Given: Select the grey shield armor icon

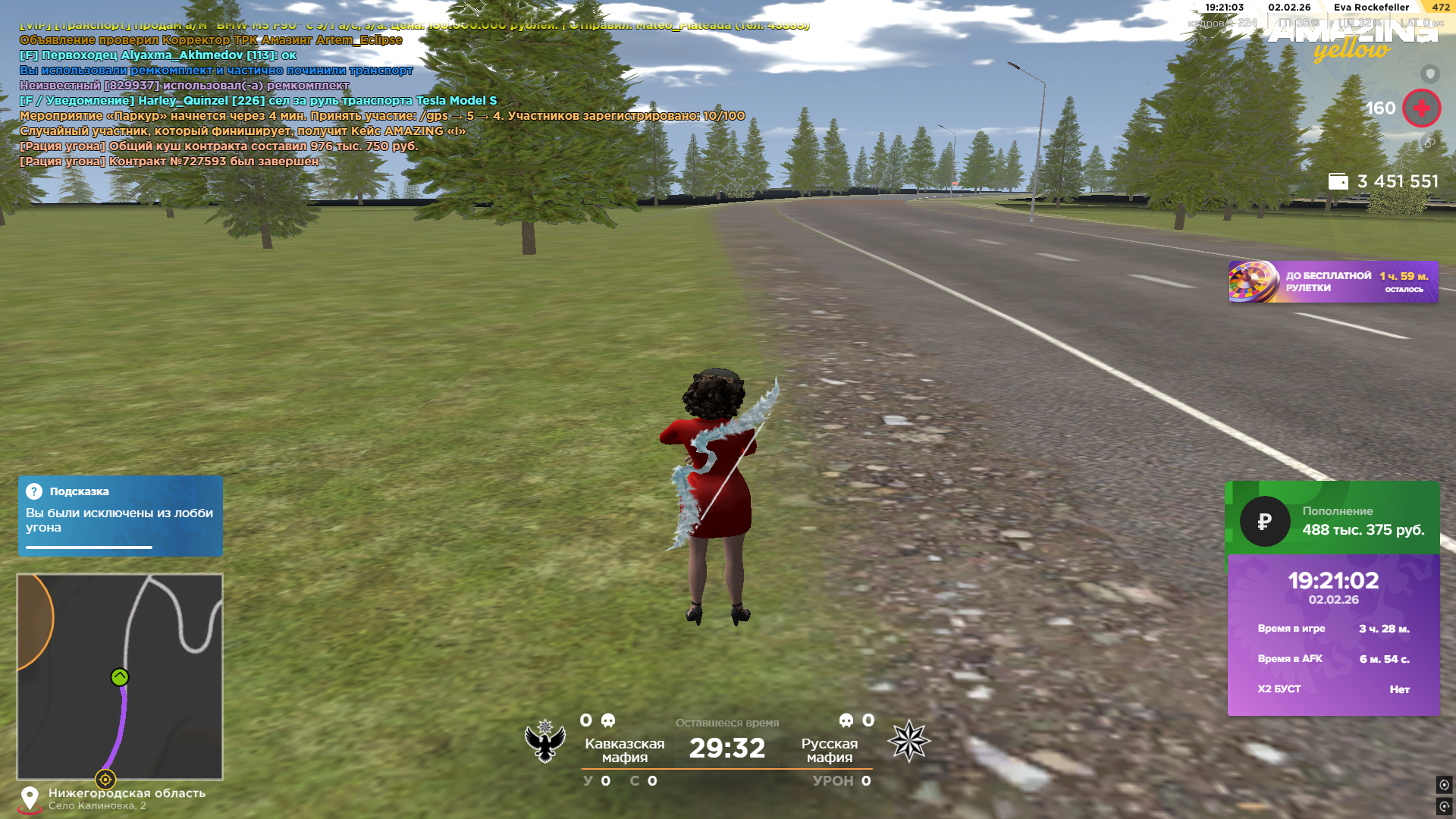Looking at the screenshot, I should coord(1429,74).
